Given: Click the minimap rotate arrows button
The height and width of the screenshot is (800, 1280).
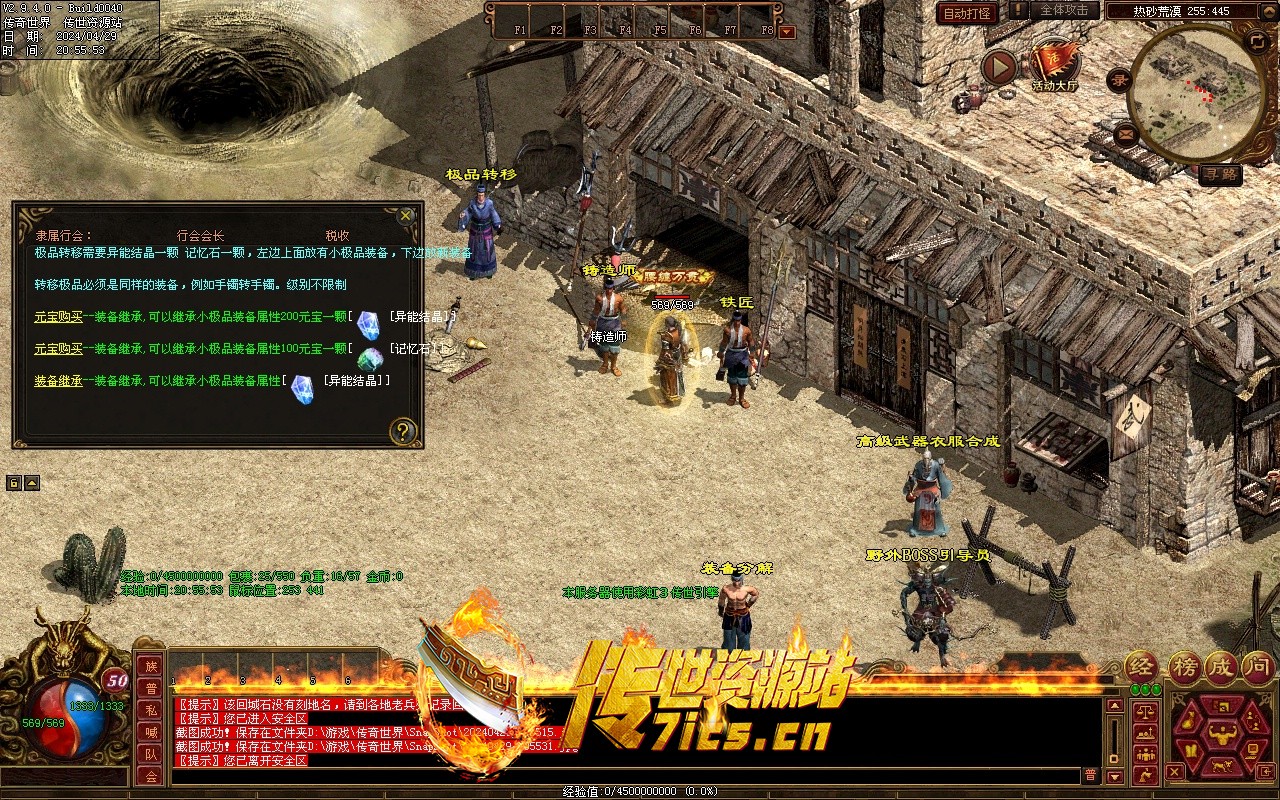Looking at the screenshot, I should (1257, 41).
